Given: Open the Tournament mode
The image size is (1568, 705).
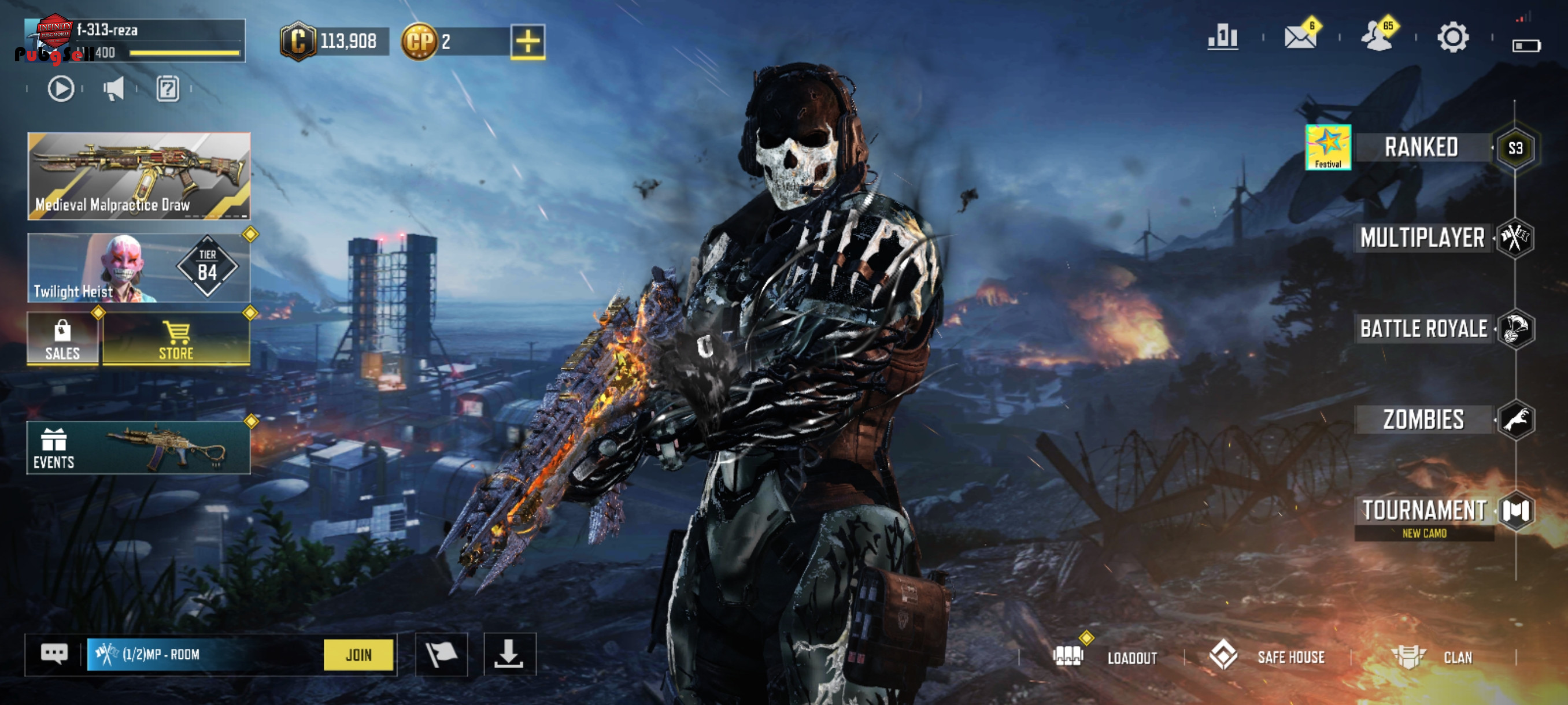Looking at the screenshot, I should pos(1423,511).
